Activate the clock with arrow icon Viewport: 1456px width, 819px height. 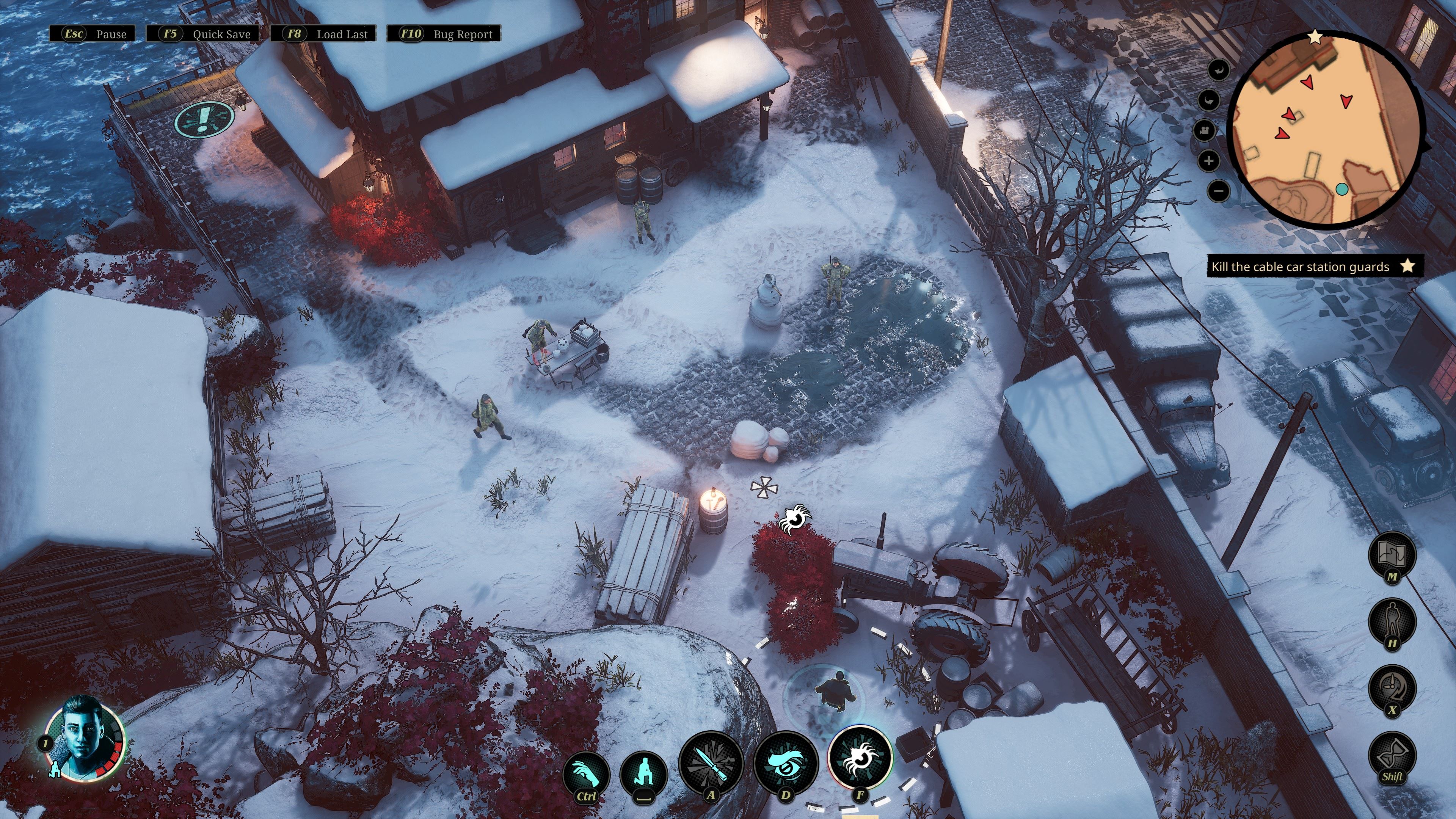coord(1392,687)
